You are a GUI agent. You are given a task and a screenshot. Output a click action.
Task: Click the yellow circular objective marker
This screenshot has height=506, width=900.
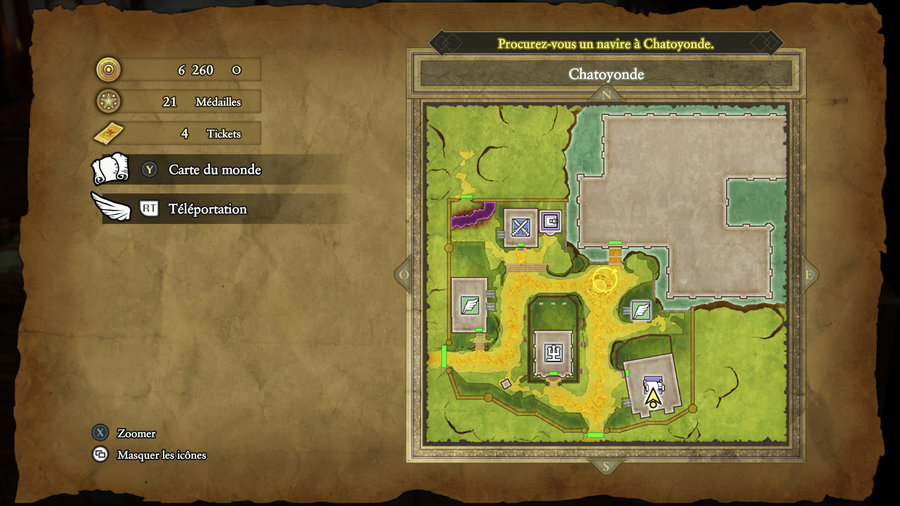pos(605,280)
